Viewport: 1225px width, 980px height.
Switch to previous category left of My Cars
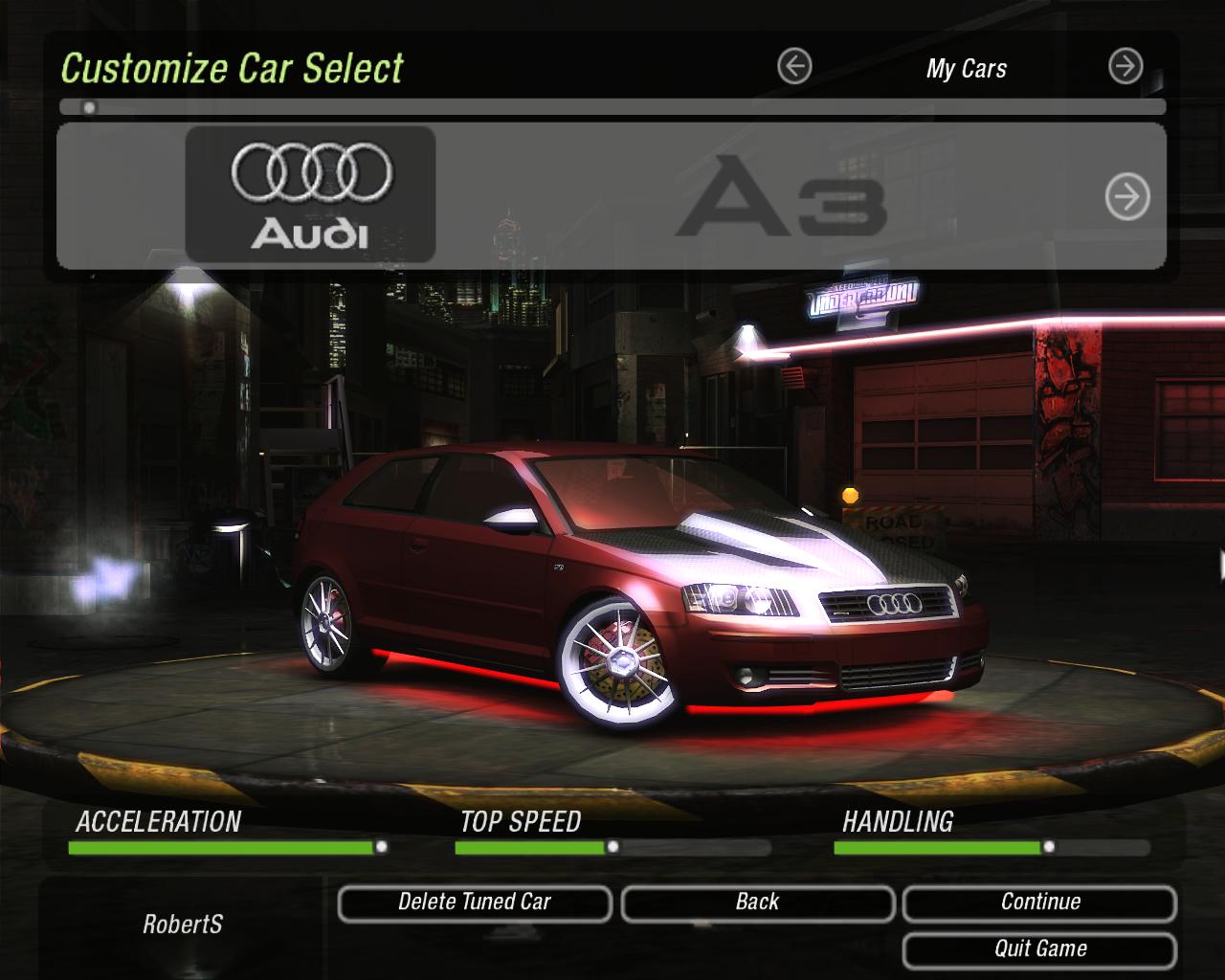794,67
